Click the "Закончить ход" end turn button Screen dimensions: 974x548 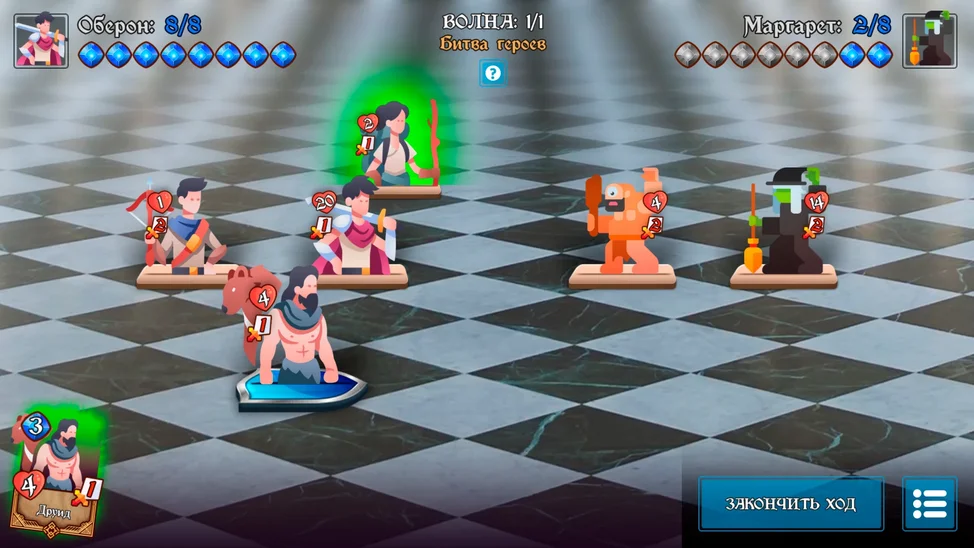pyautogui.click(x=790, y=503)
